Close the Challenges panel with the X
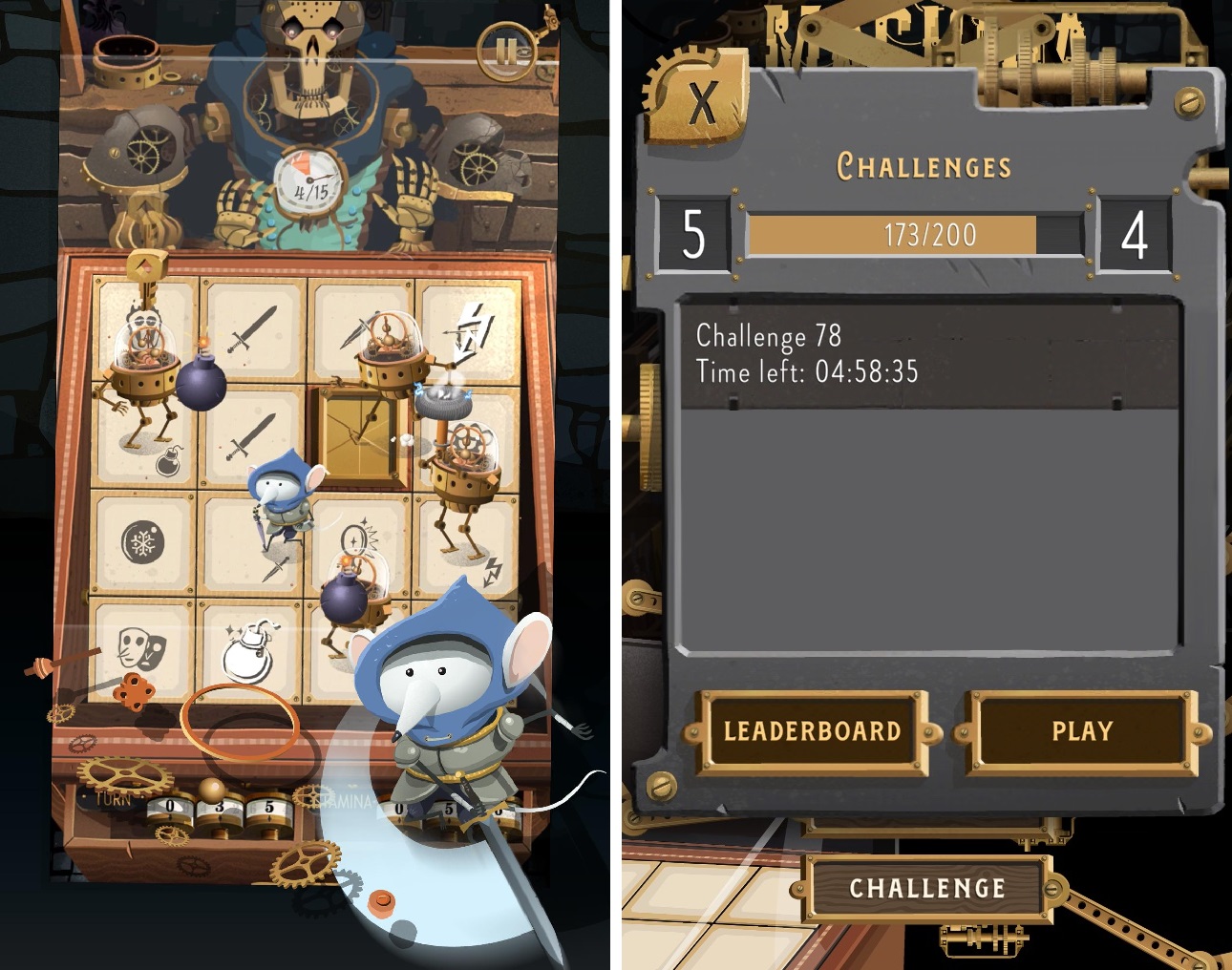Image resolution: width=1232 pixels, height=970 pixels. tap(702, 100)
